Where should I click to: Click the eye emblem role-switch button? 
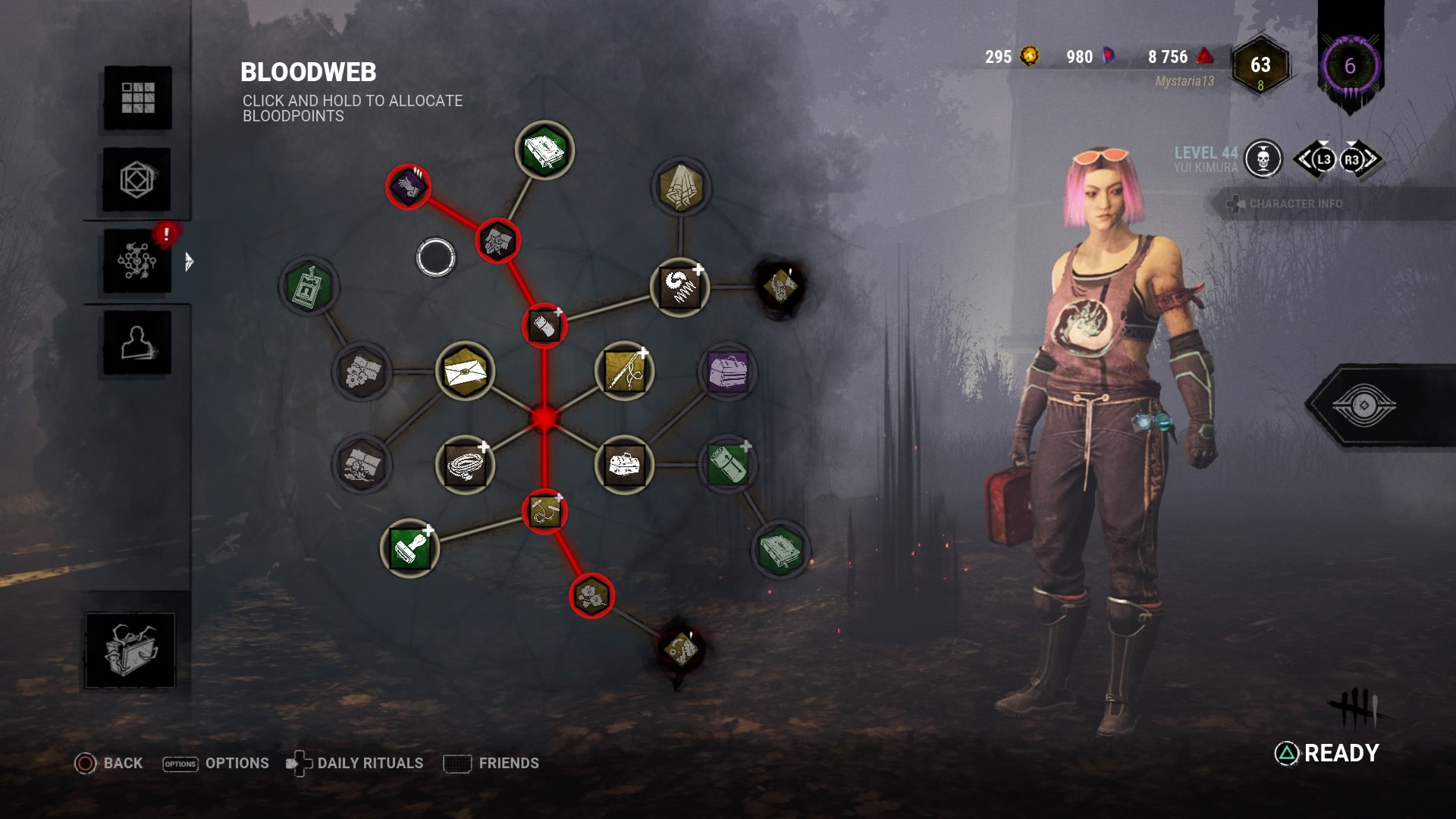point(1363,406)
